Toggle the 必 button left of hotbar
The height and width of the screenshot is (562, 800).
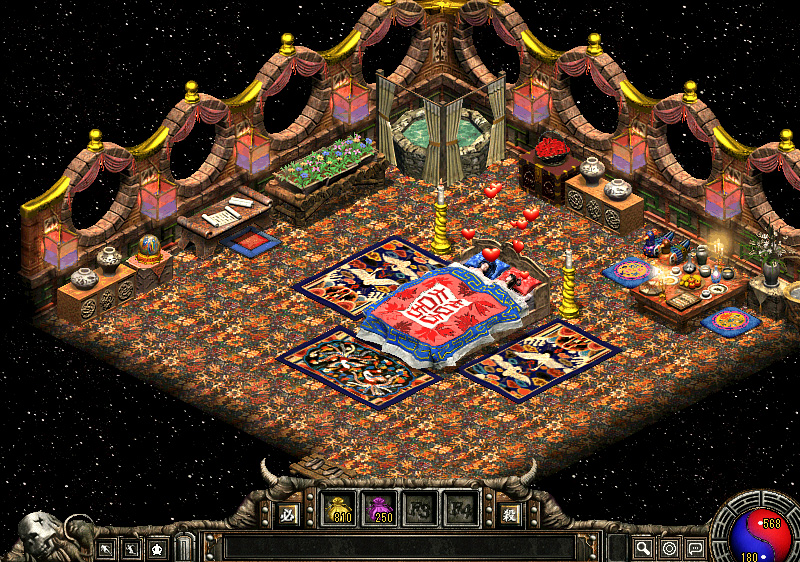(287, 515)
